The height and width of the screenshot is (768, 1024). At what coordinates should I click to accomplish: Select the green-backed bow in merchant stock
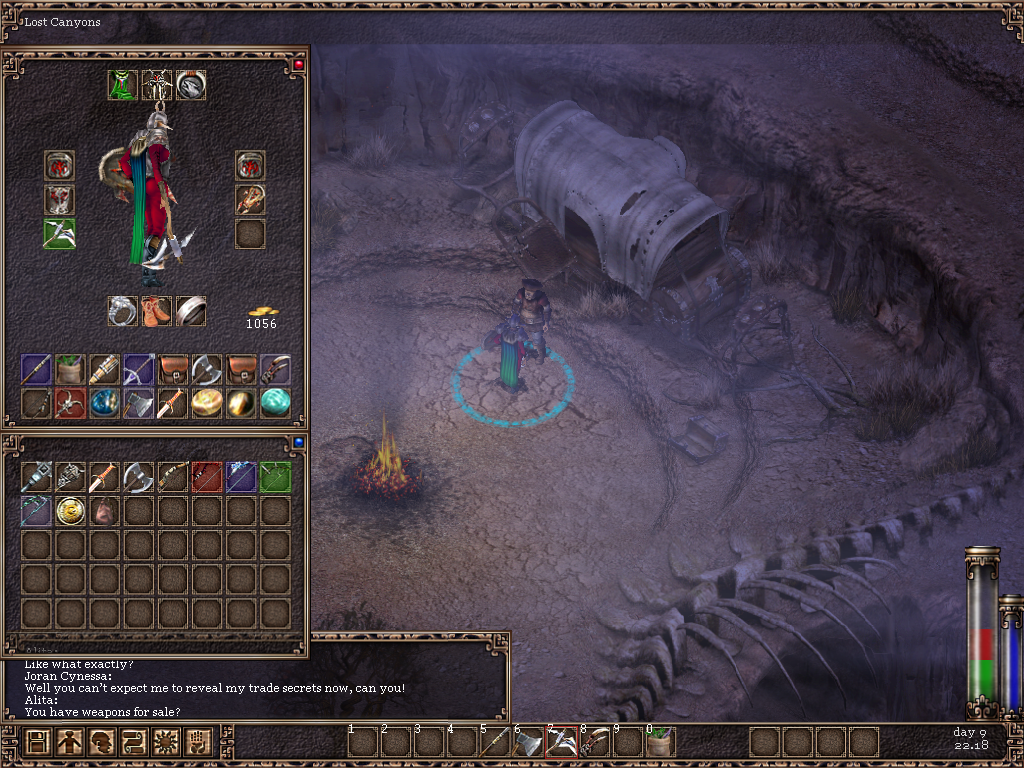point(275,477)
